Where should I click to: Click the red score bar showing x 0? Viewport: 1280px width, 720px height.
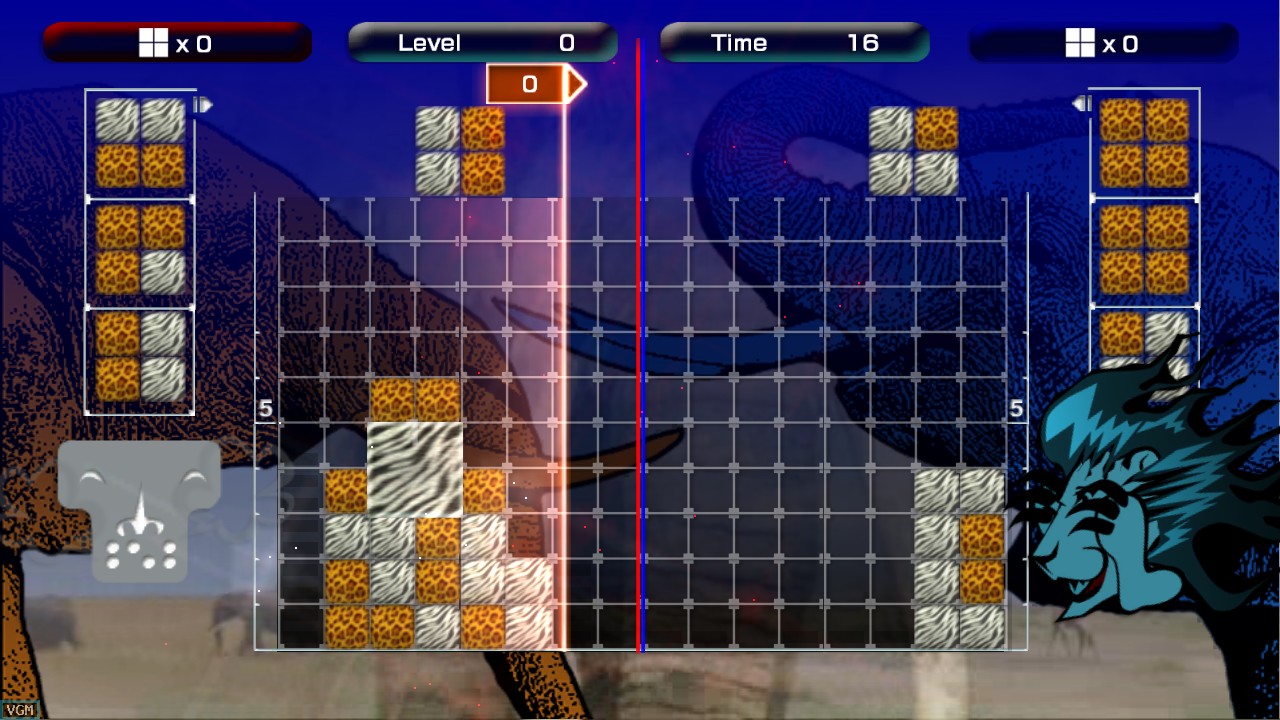[x=176, y=42]
